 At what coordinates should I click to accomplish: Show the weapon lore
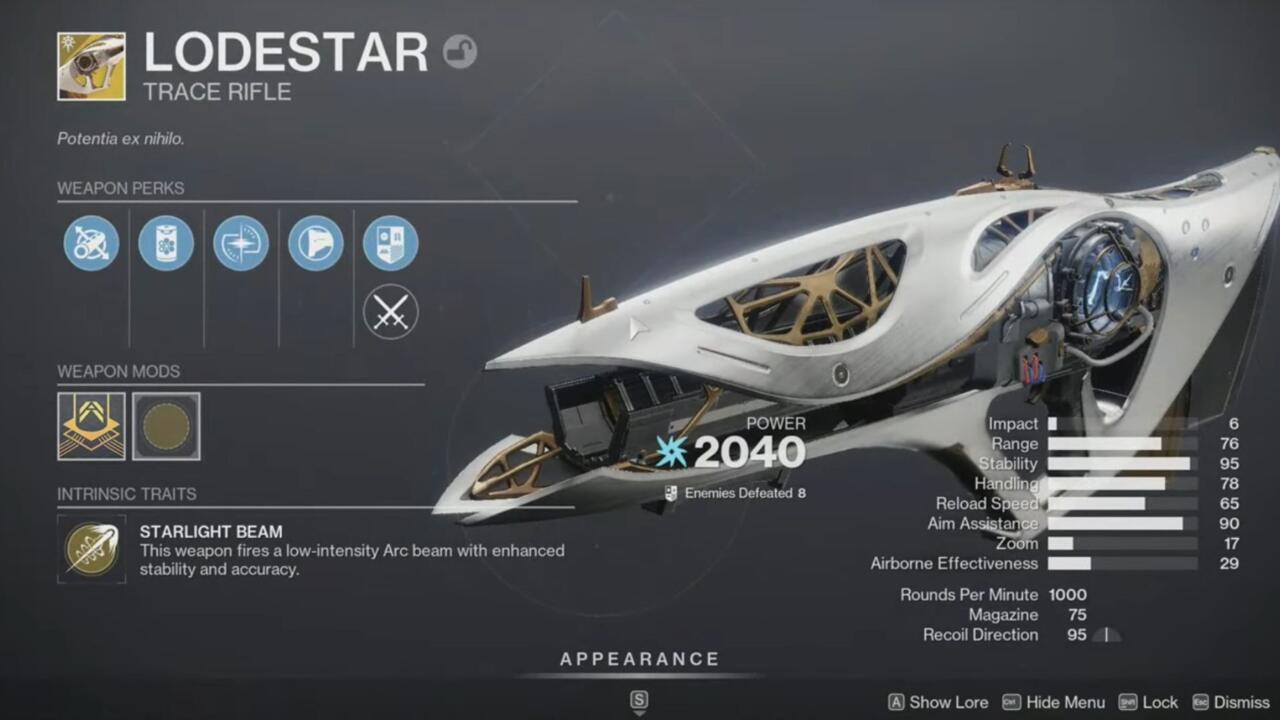click(x=938, y=702)
